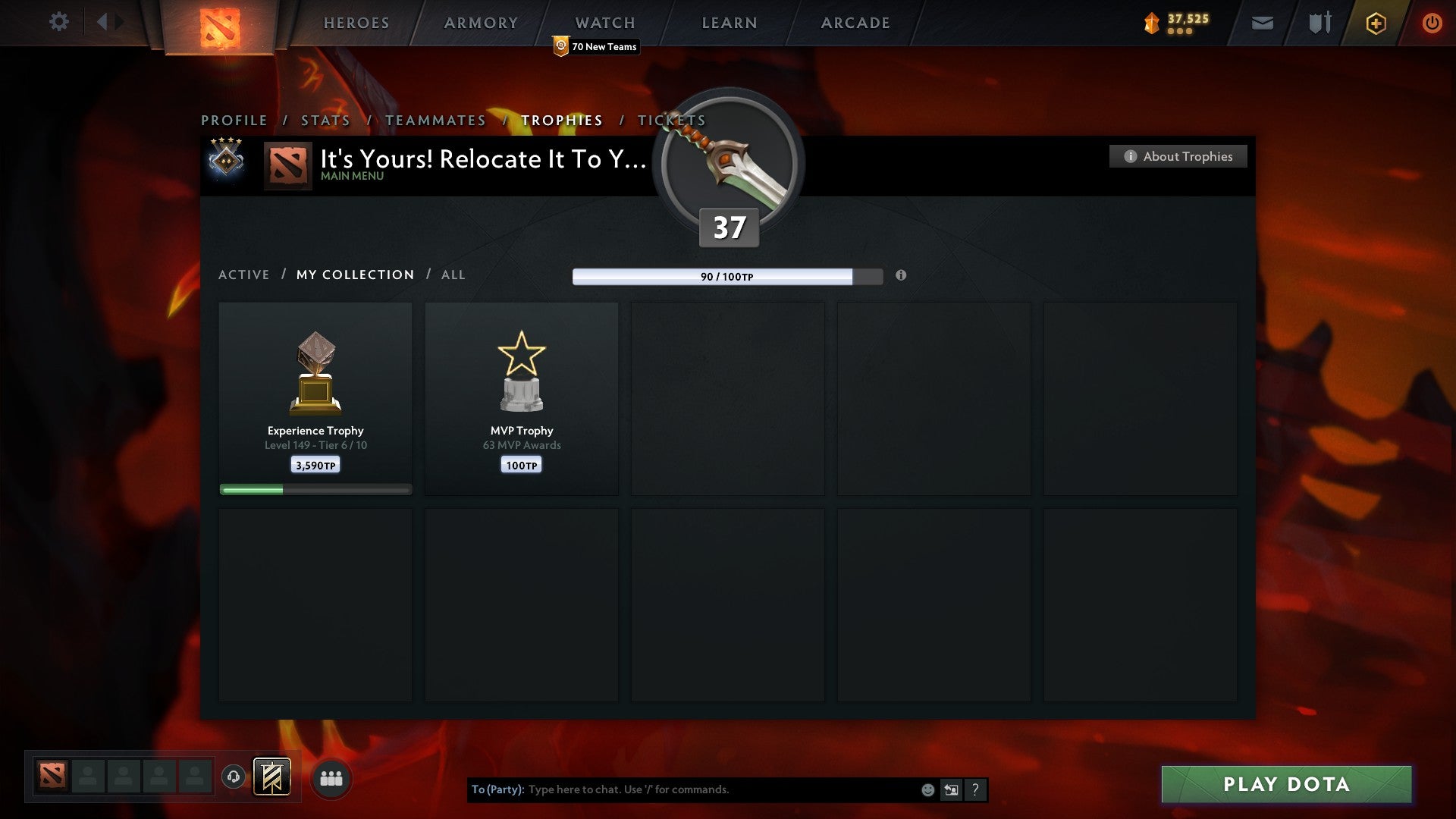Screen dimensions: 1456x819
Task: Switch to the ALL trophies filter
Action: 453,275
